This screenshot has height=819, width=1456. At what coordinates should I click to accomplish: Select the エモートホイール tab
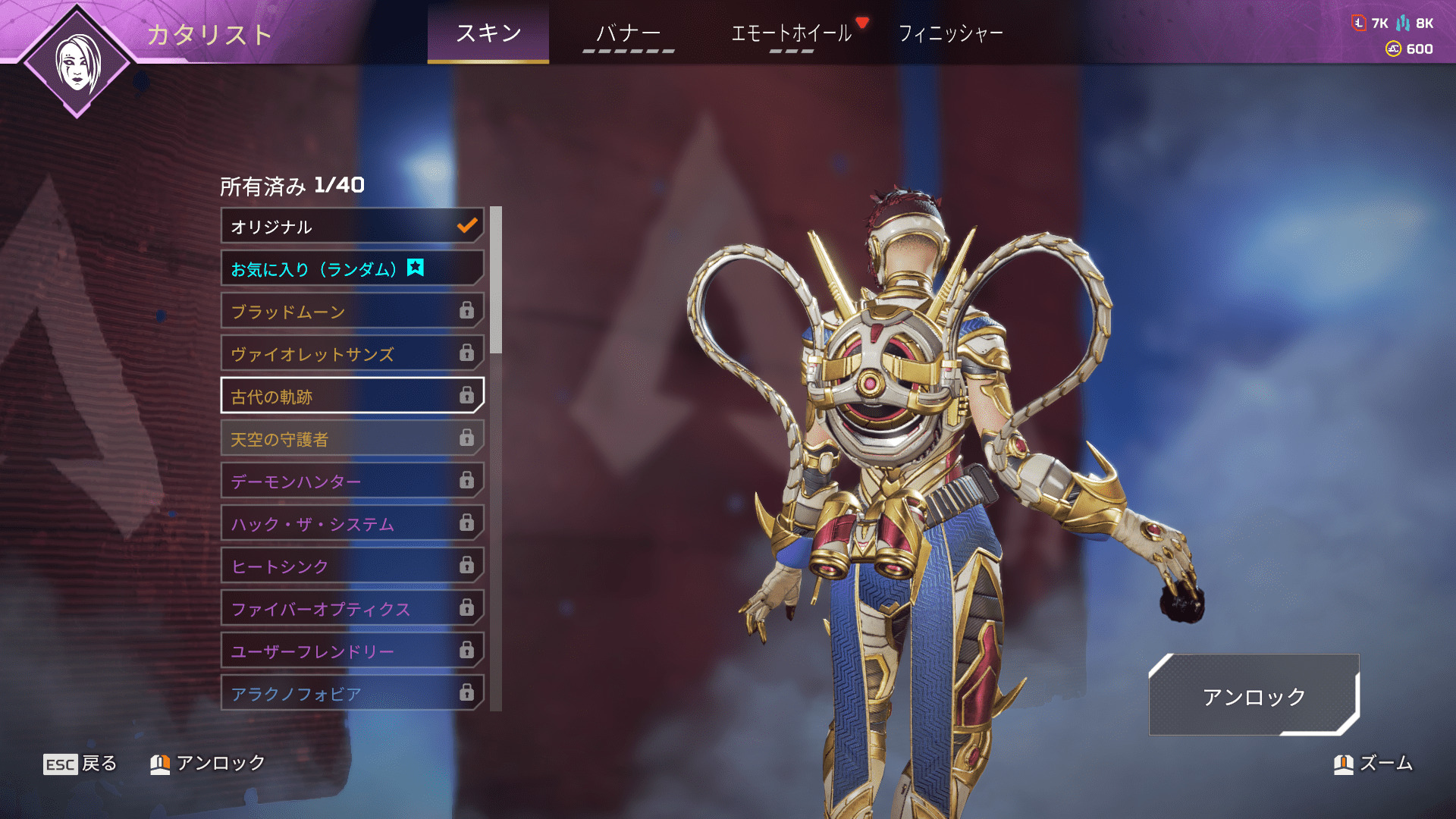(x=791, y=33)
